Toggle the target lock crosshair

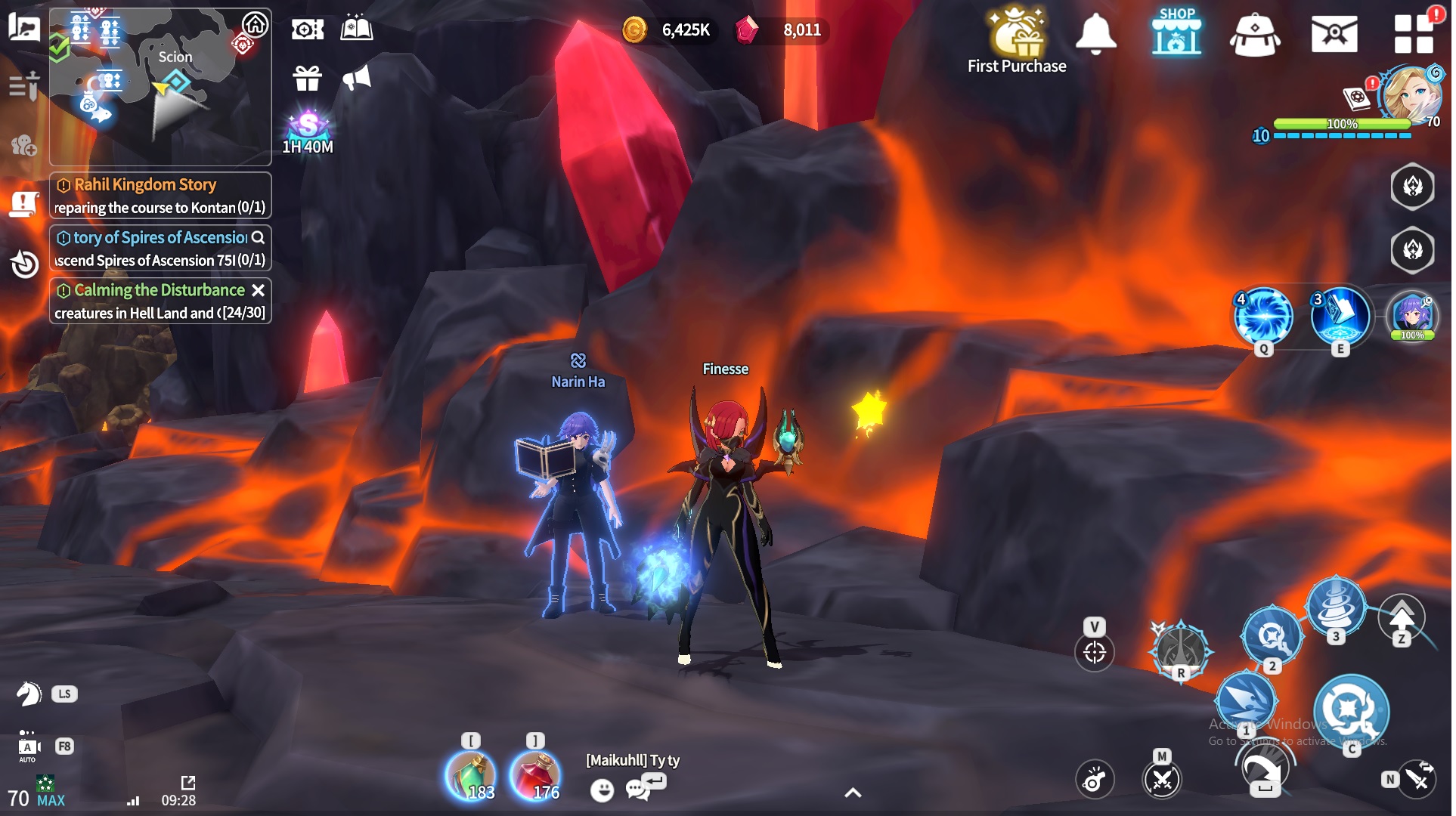(1094, 651)
